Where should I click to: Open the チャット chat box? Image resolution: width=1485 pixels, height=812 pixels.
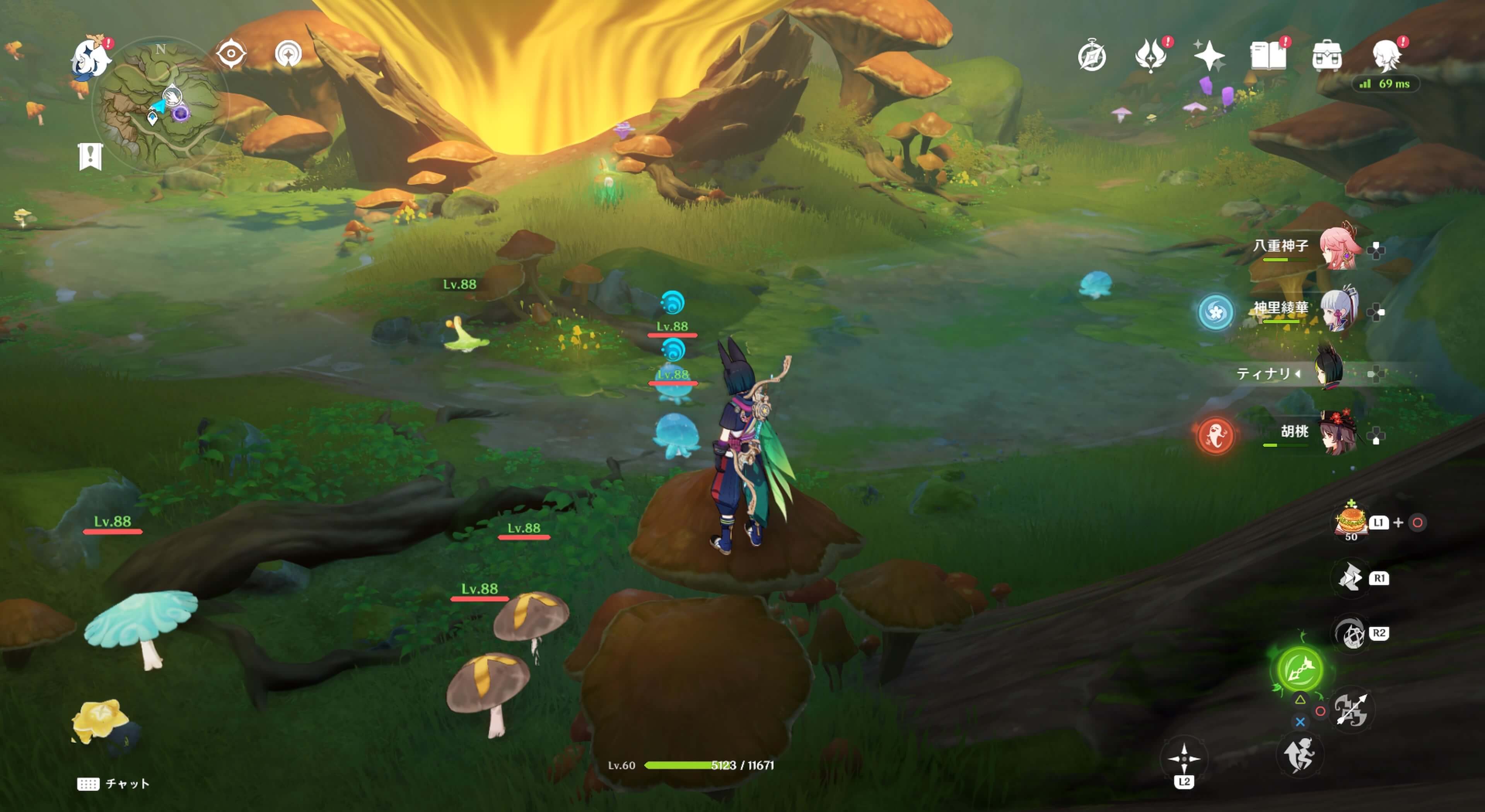114,784
